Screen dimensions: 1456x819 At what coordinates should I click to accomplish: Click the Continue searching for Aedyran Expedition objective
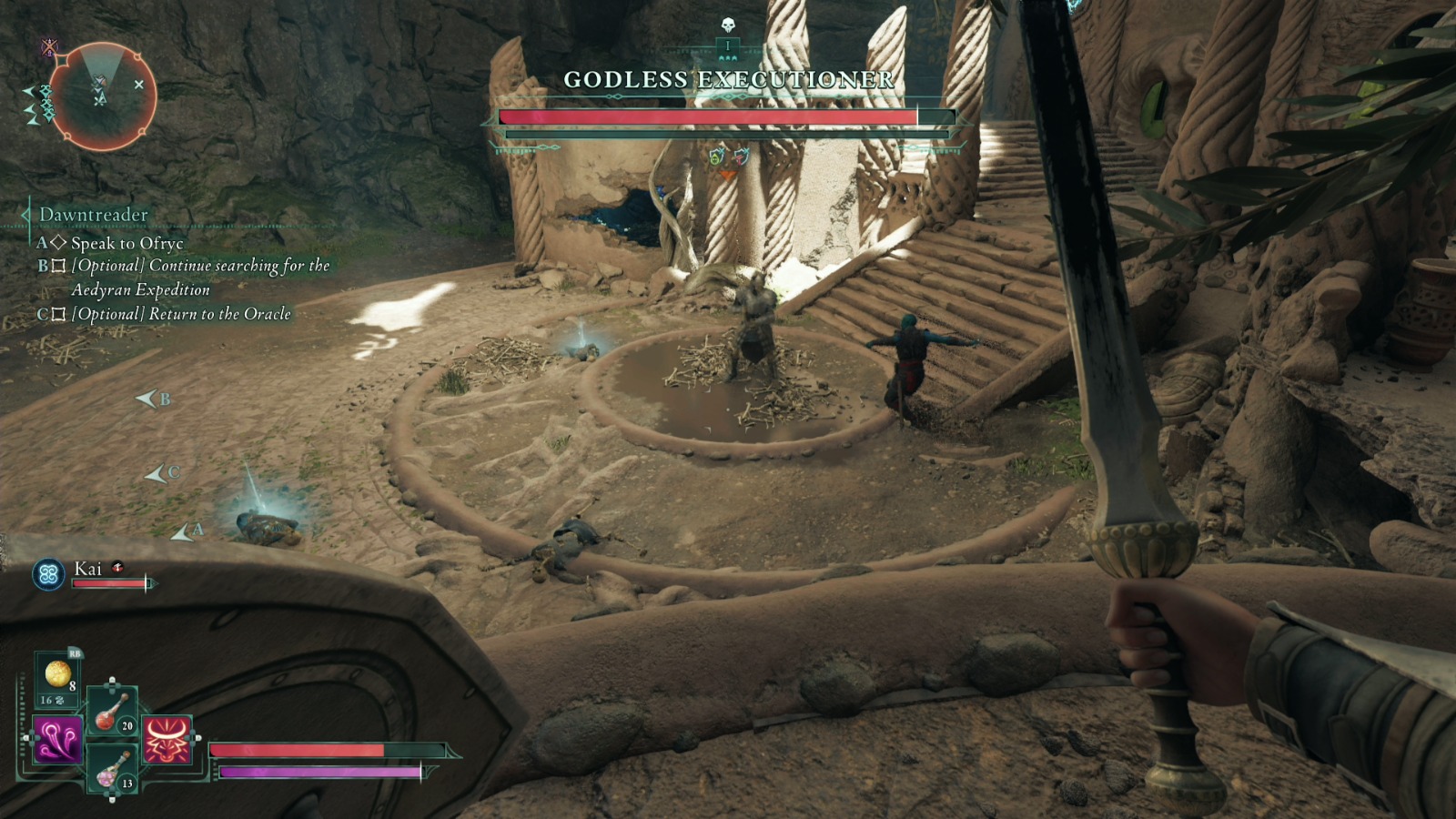pos(200,277)
